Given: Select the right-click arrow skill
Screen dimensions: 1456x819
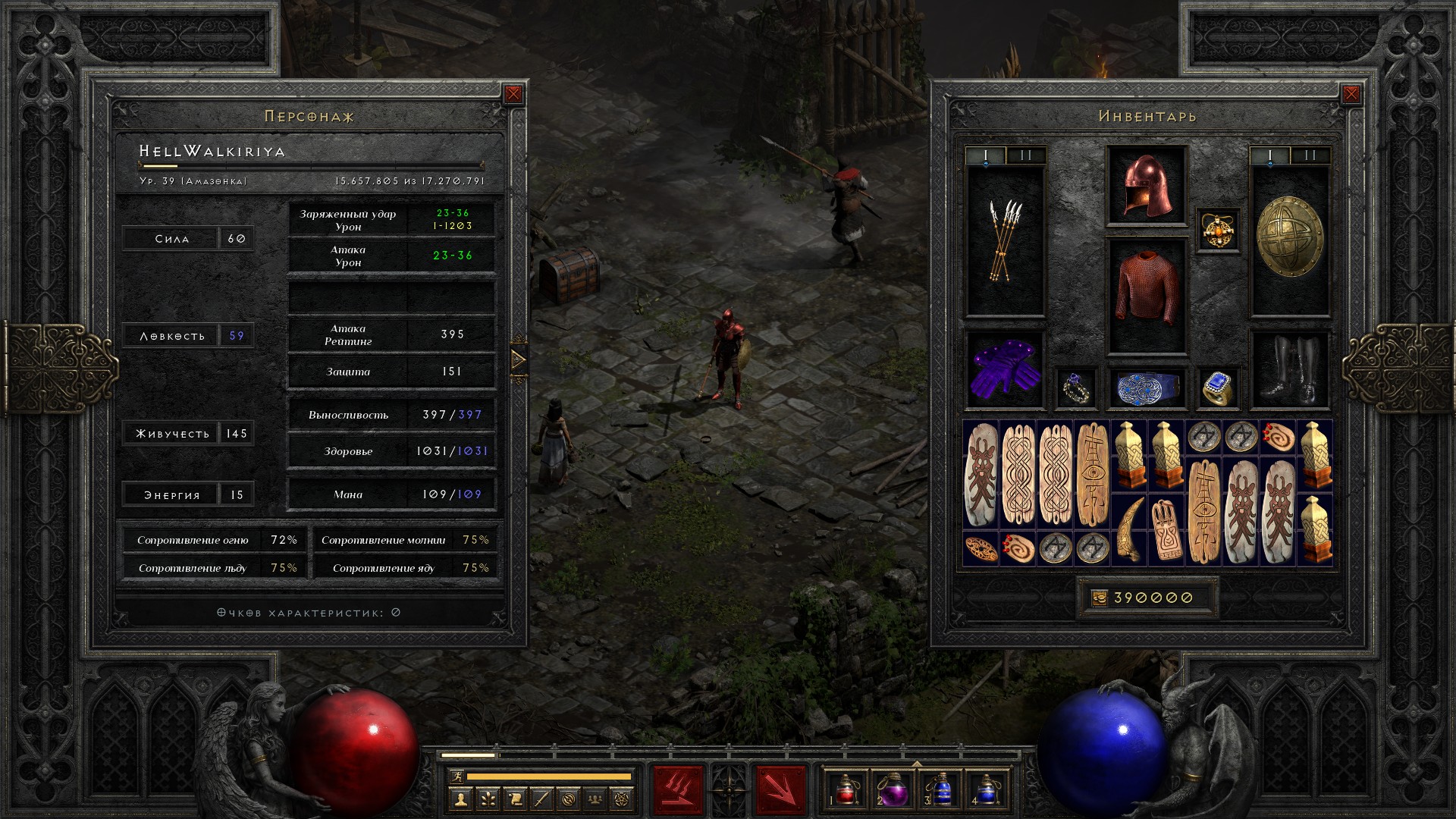Looking at the screenshot, I should tap(780, 789).
